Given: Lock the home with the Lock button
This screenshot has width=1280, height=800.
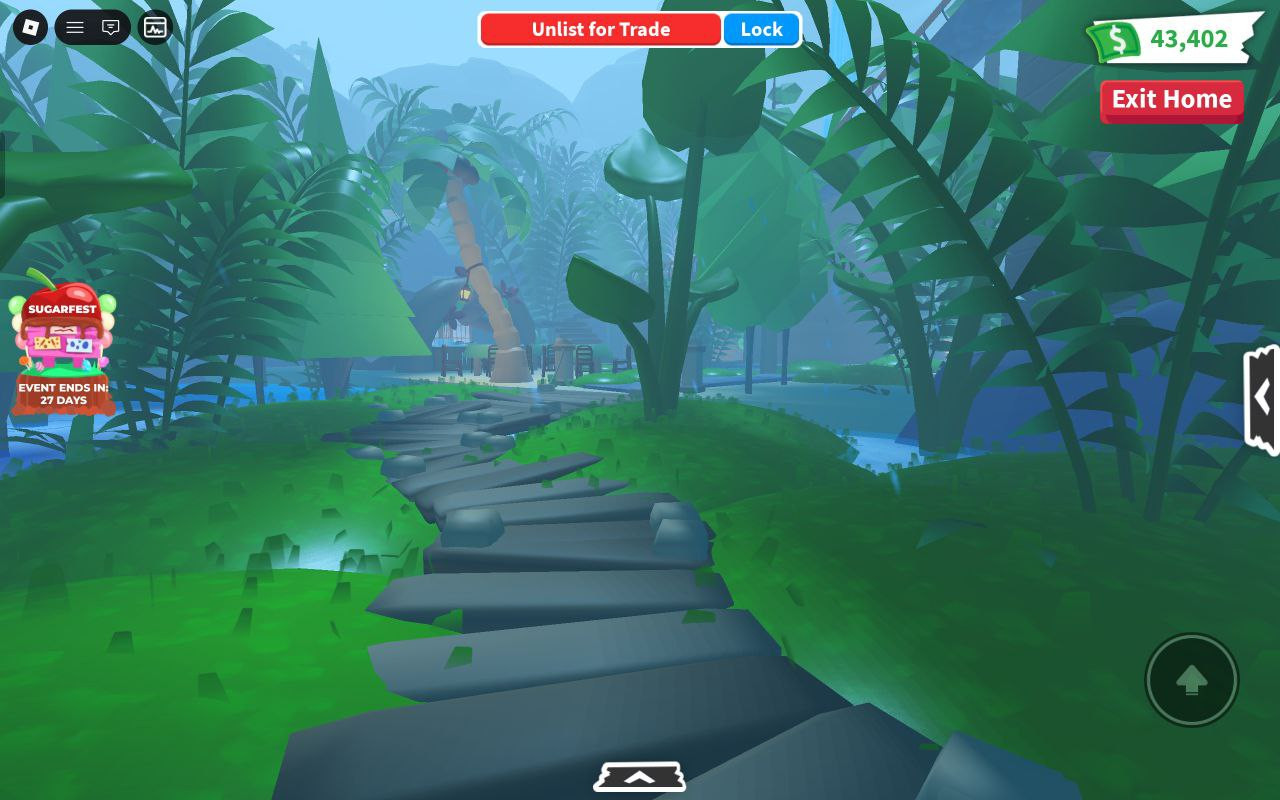Looking at the screenshot, I should click(x=761, y=30).
